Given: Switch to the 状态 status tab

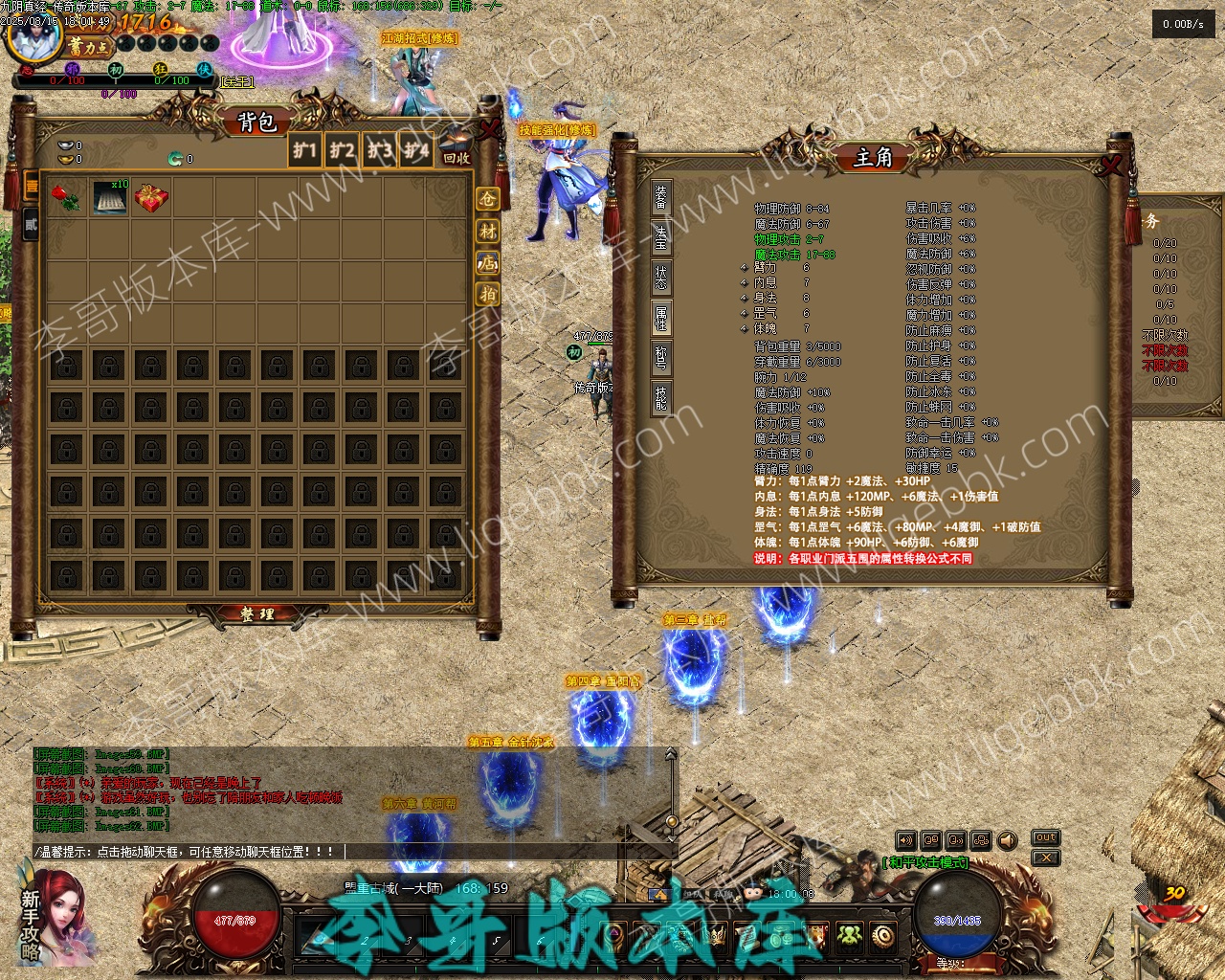Looking at the screenshot, I should [661, 278].
